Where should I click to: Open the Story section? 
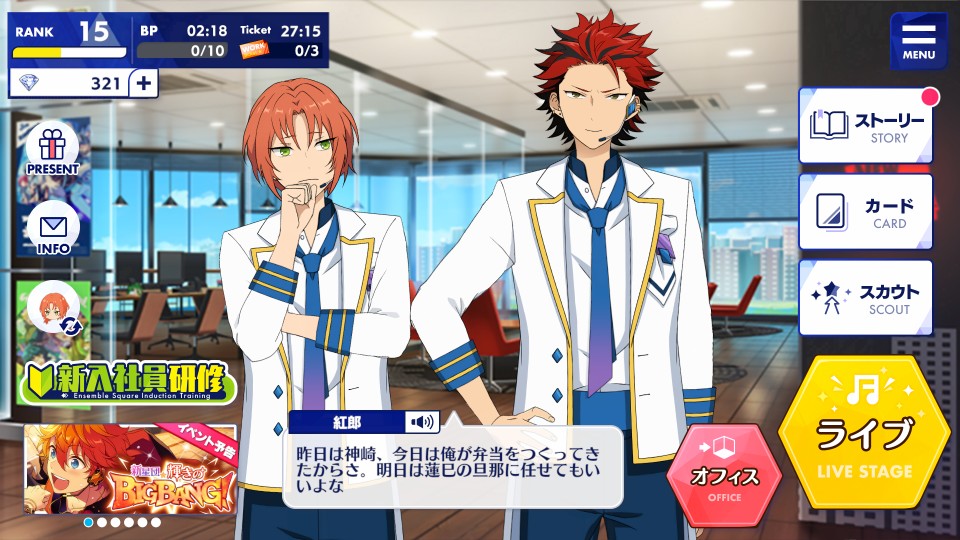pyautogui.click(x=865, y=125)
